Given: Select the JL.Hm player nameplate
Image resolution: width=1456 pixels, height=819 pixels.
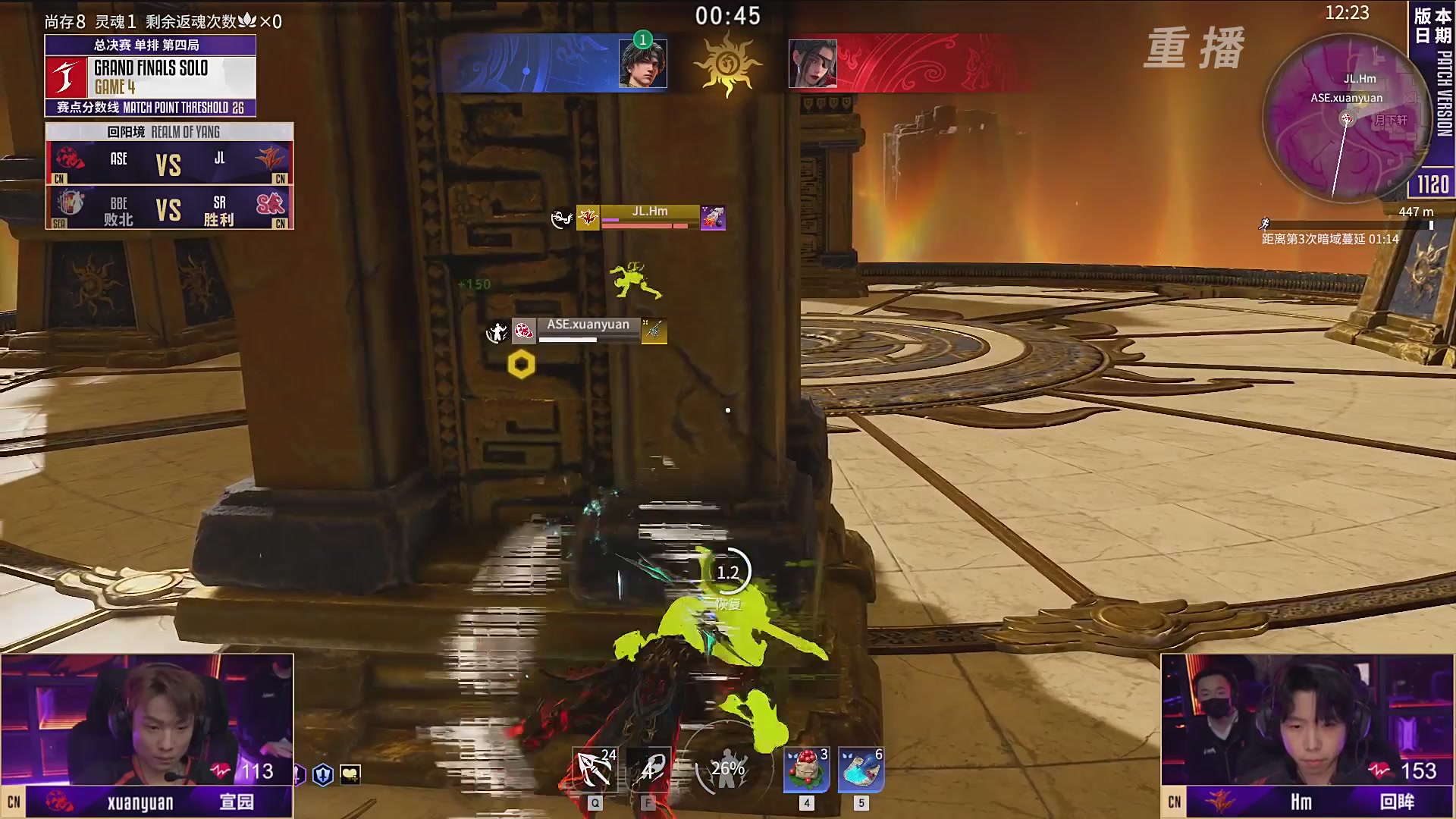Looking at the screenshot, I should (649, 217).
